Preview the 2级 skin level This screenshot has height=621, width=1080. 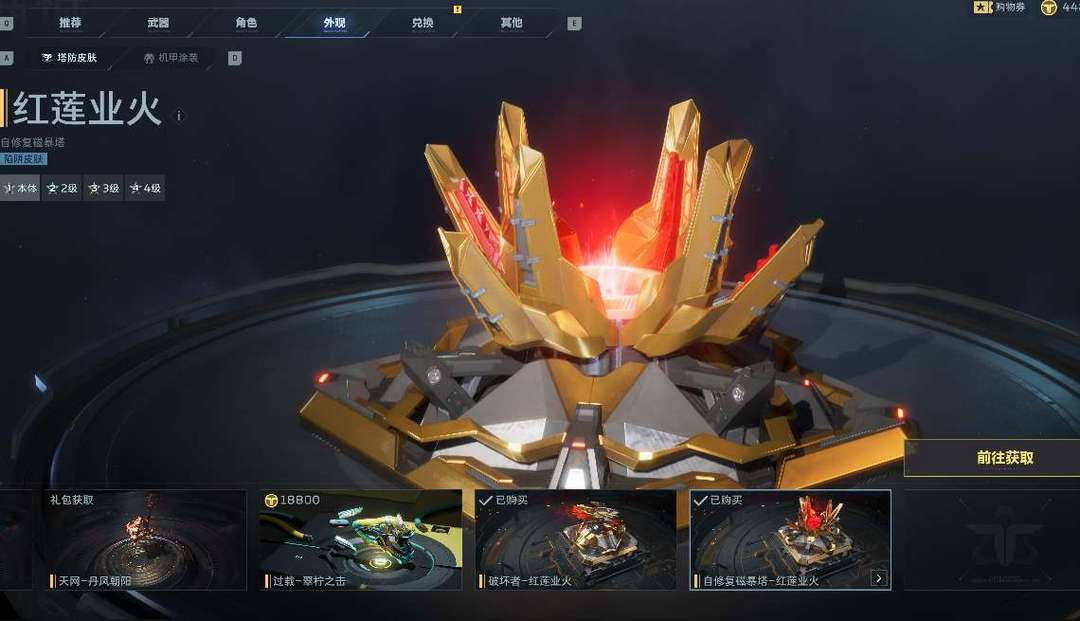(62, 188)
